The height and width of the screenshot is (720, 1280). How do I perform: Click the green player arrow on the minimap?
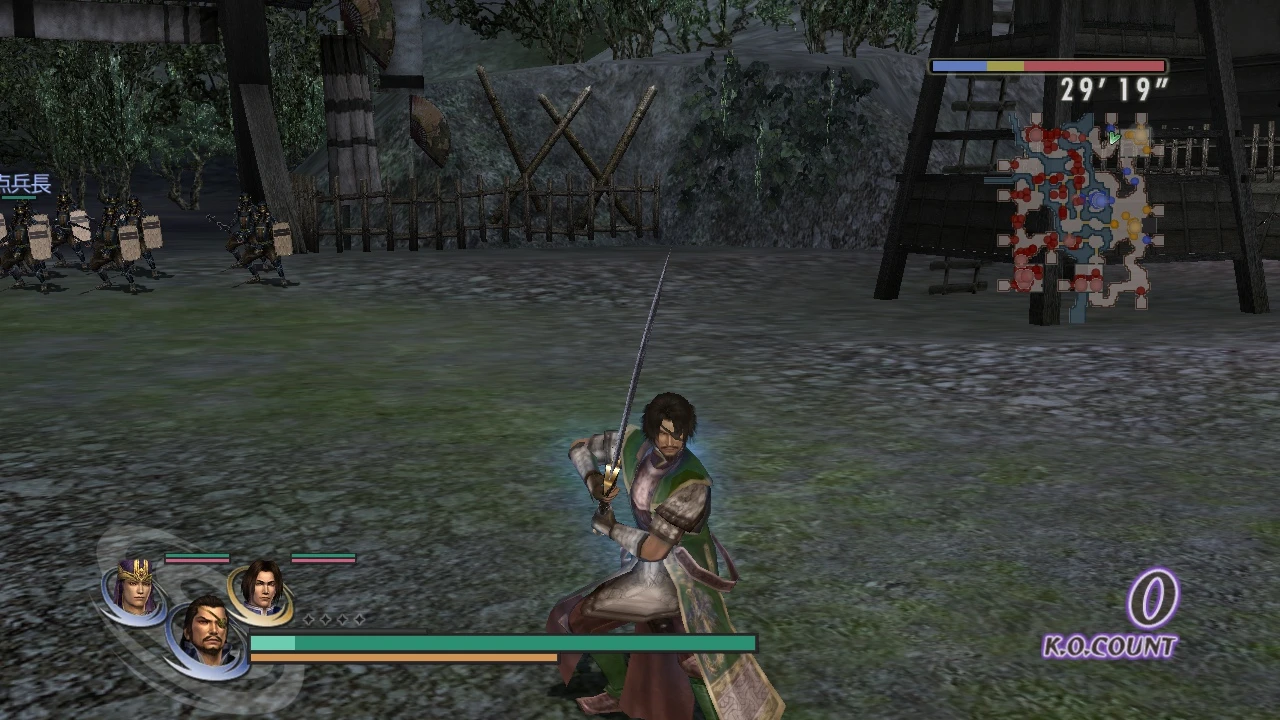point(1113,137)
